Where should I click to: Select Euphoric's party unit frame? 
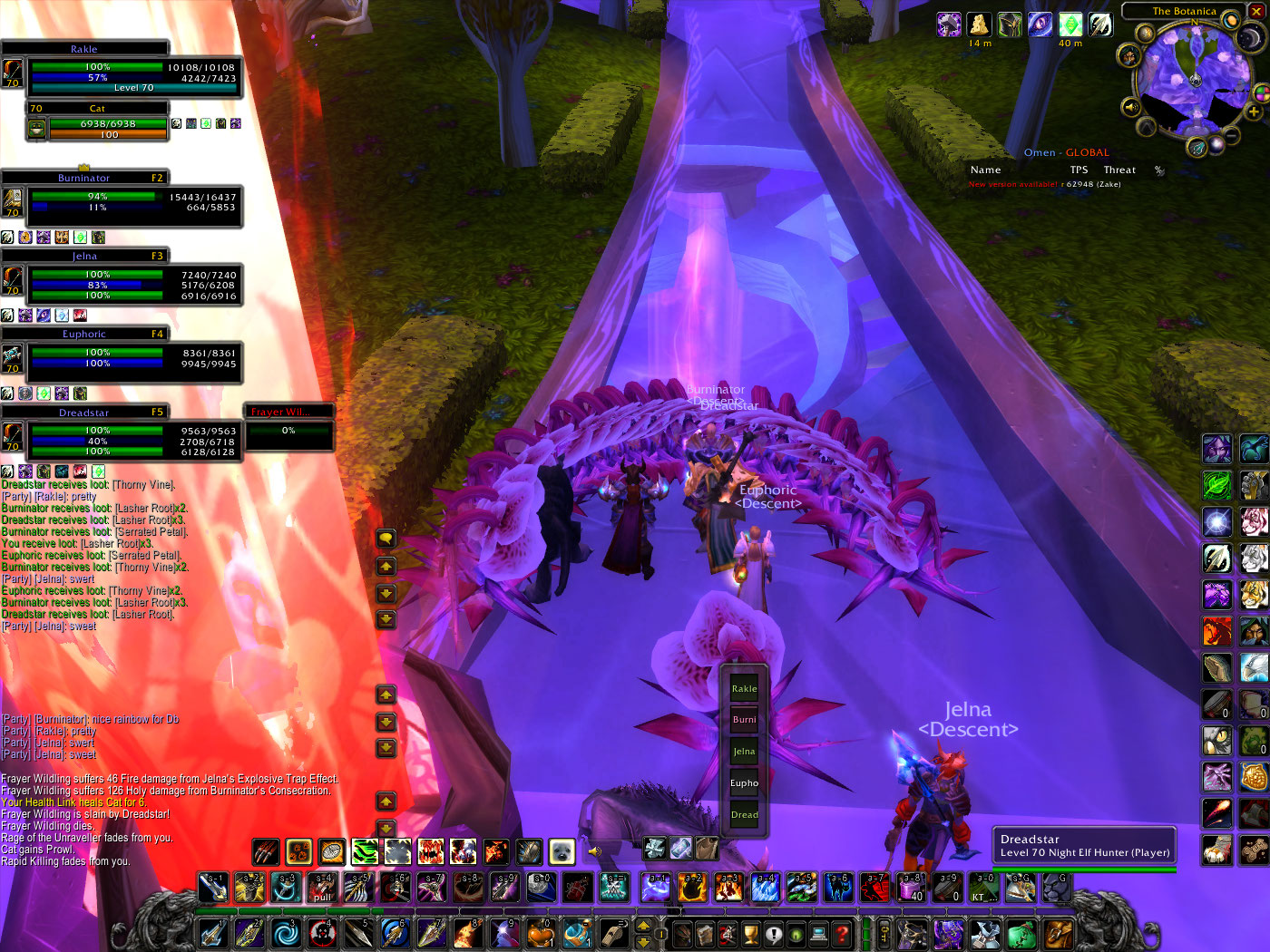pos(122,358)
